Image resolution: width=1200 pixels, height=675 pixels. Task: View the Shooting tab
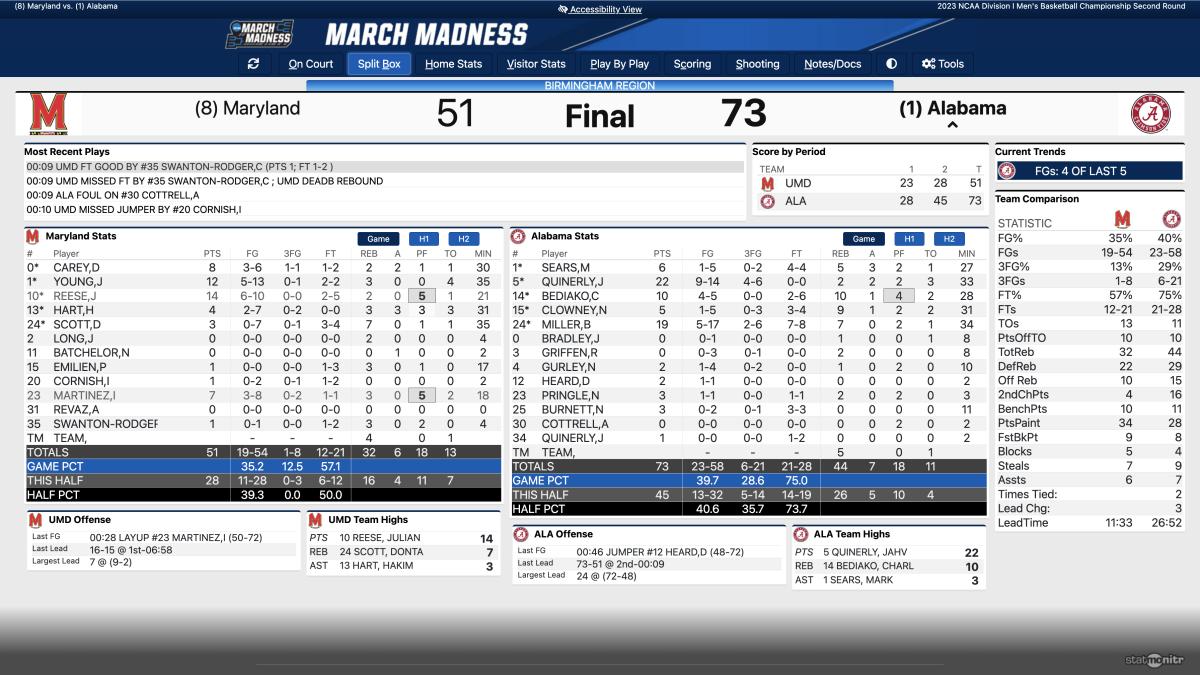click(757, 64)
